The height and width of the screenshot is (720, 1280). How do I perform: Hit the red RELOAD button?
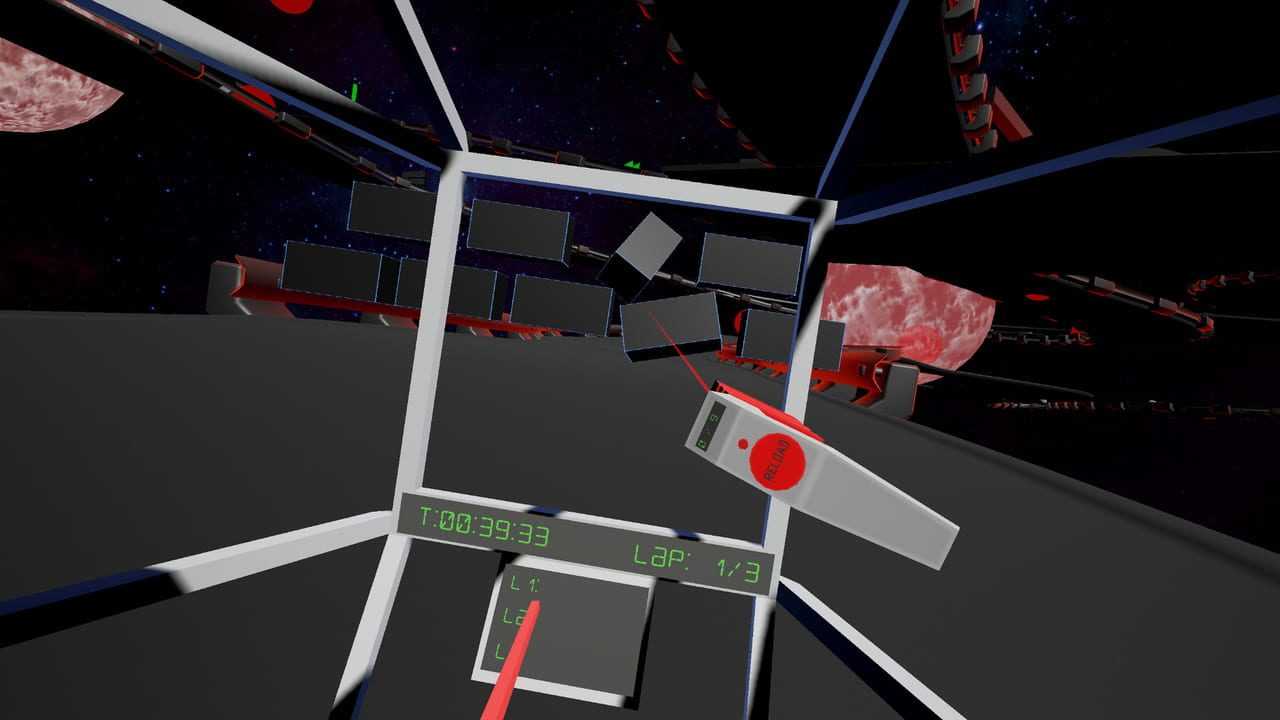[x=778, y=463]
